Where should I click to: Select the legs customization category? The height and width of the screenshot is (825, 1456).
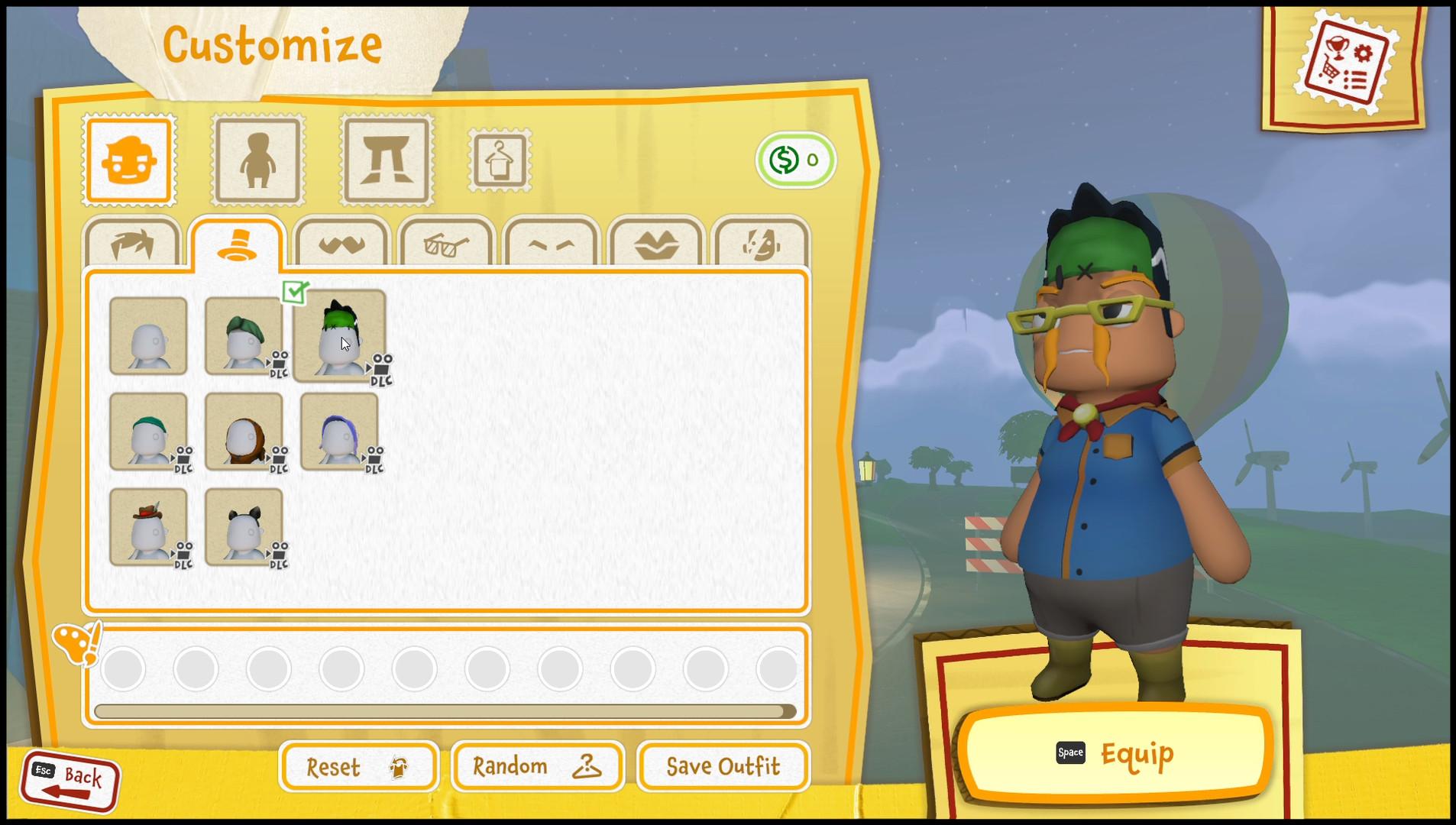pyautogui.click(x=385, y=159)
